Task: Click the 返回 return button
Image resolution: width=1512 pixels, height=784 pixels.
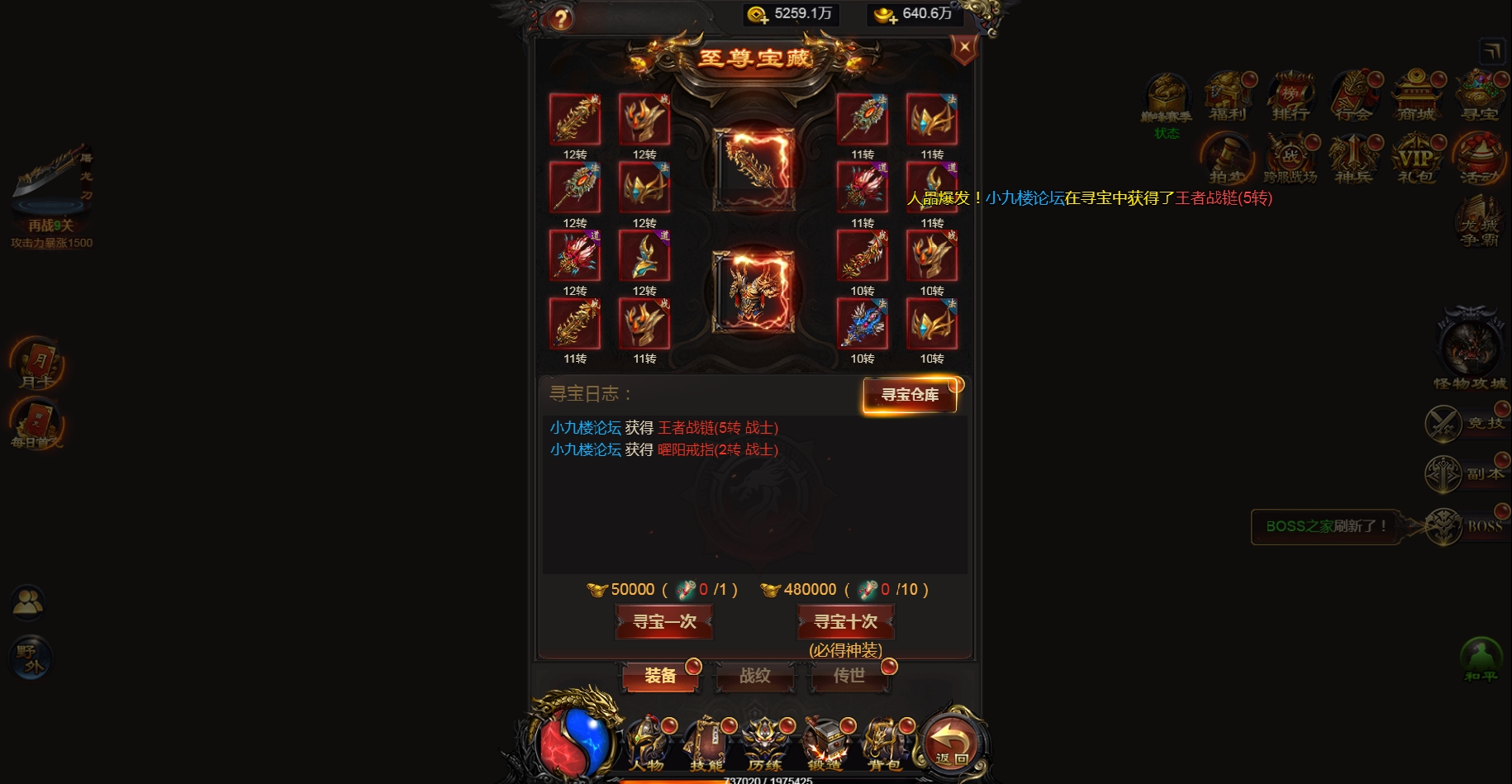Action: (x=952, y=744)
